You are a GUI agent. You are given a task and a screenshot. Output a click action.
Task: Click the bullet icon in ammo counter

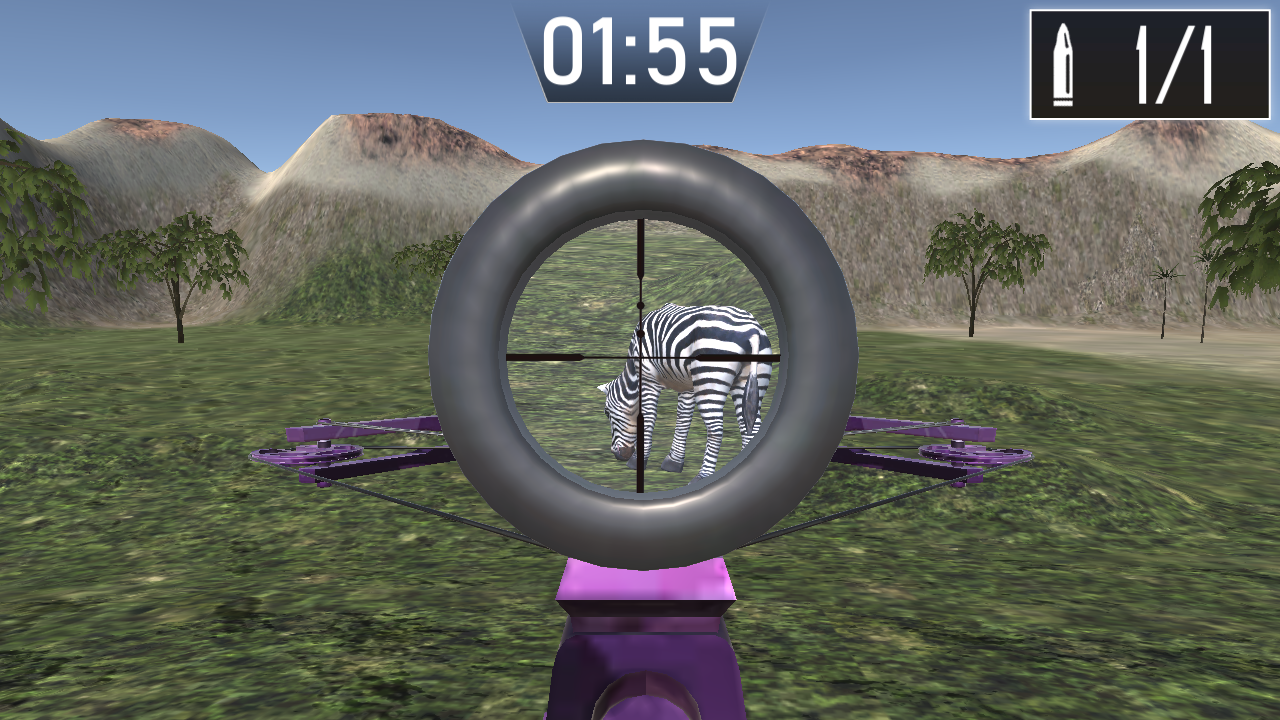coord(1065,60)
